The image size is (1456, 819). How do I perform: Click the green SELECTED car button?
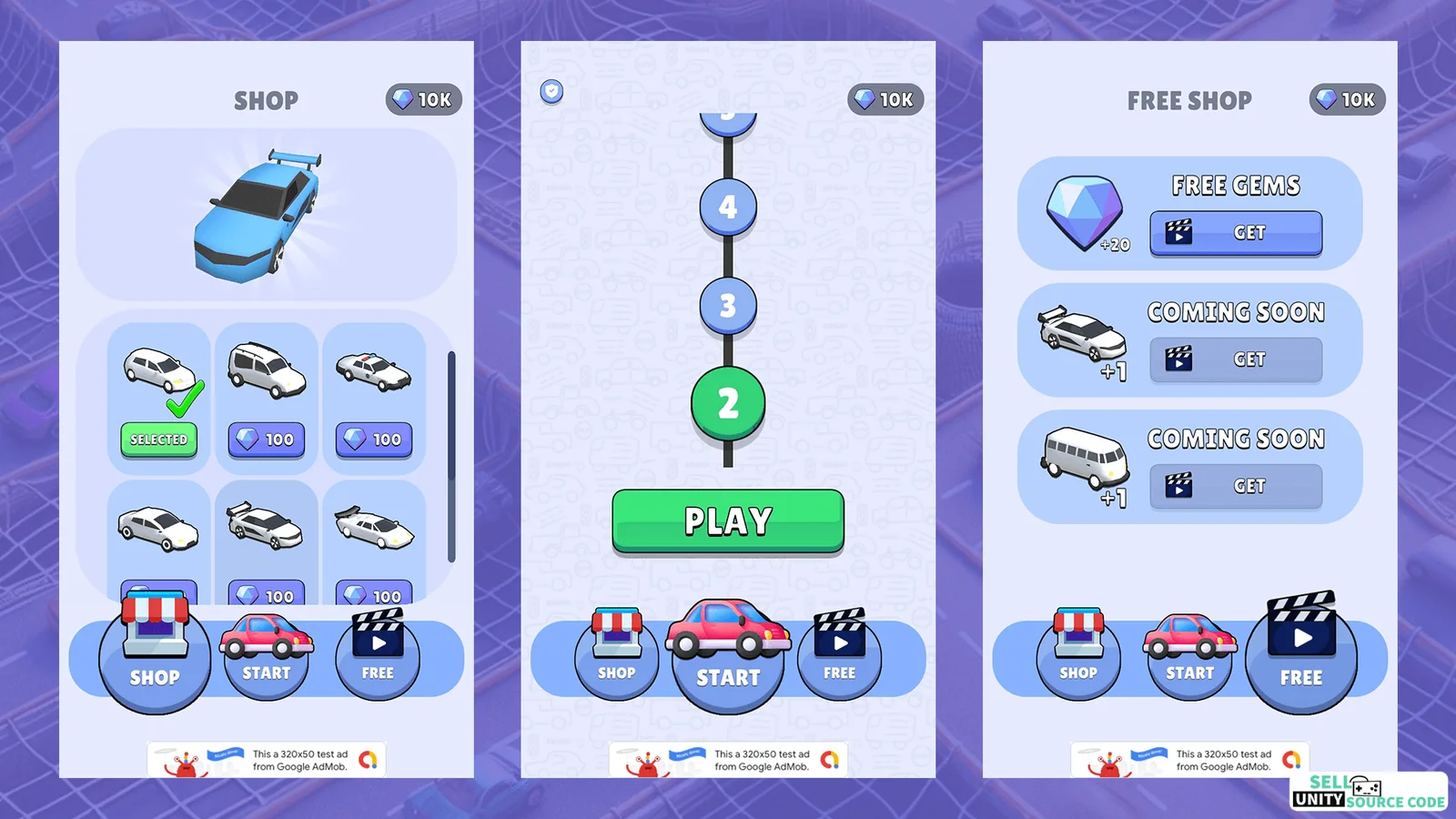[x=158, y=440]
